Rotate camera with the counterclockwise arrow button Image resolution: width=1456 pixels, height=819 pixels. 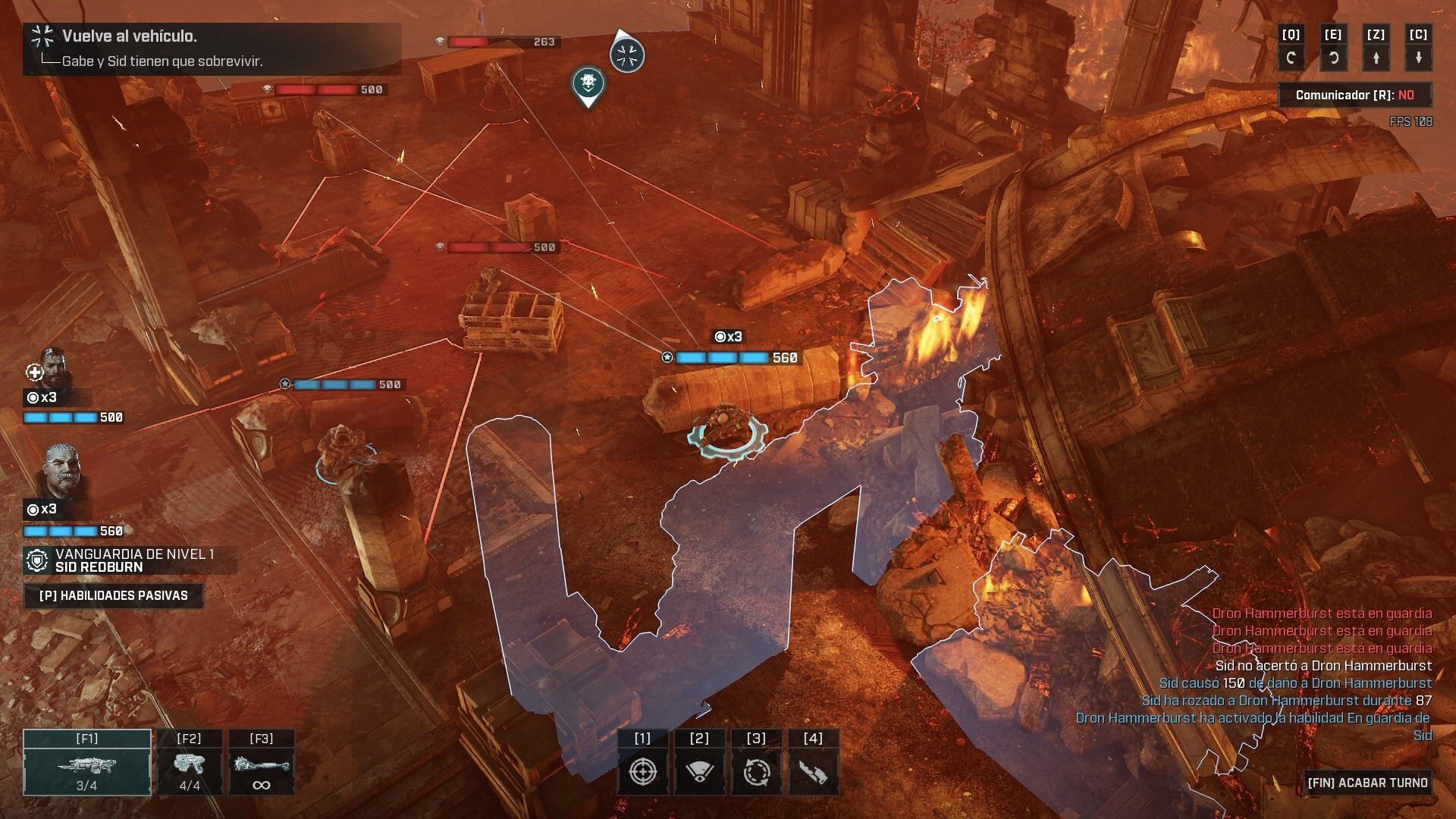point(1333,57)
